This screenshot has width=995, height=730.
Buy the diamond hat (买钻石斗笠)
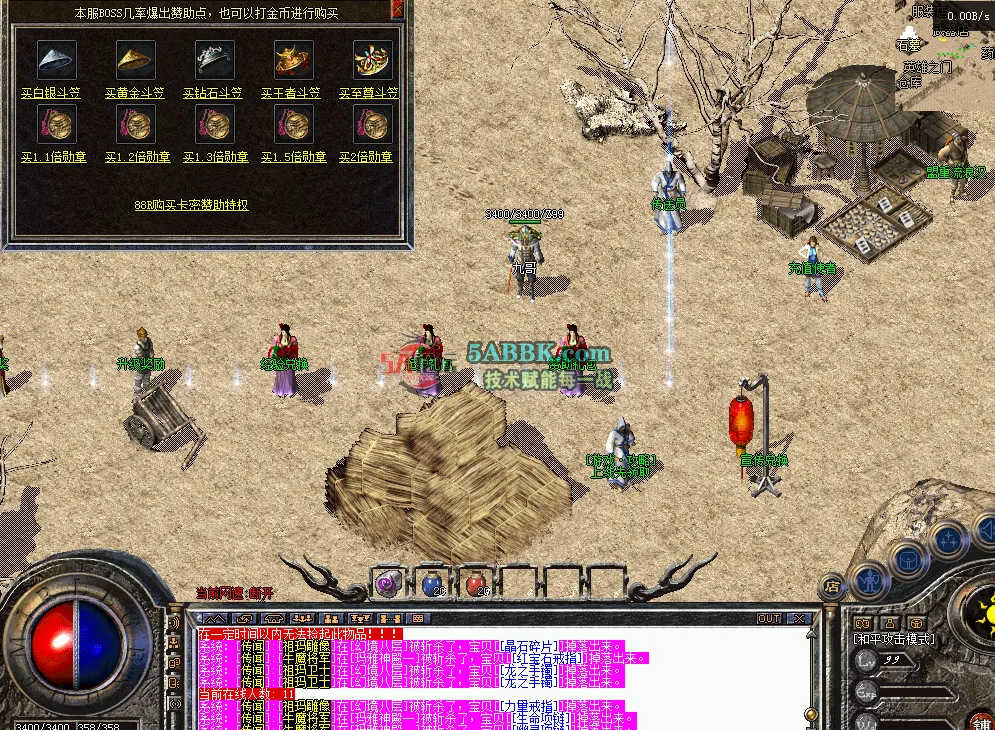click(x=214, y=93)
